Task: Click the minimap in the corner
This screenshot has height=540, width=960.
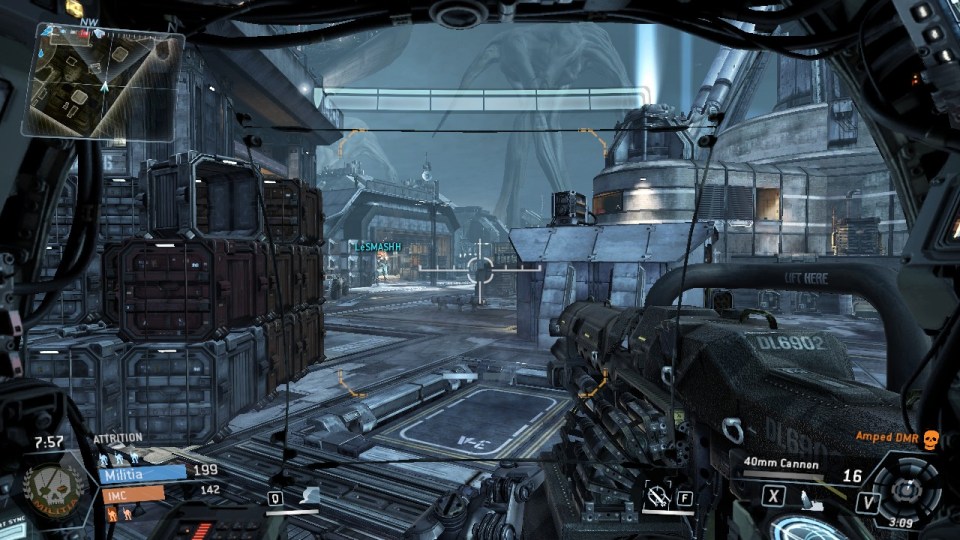Action: click(102, 80)
